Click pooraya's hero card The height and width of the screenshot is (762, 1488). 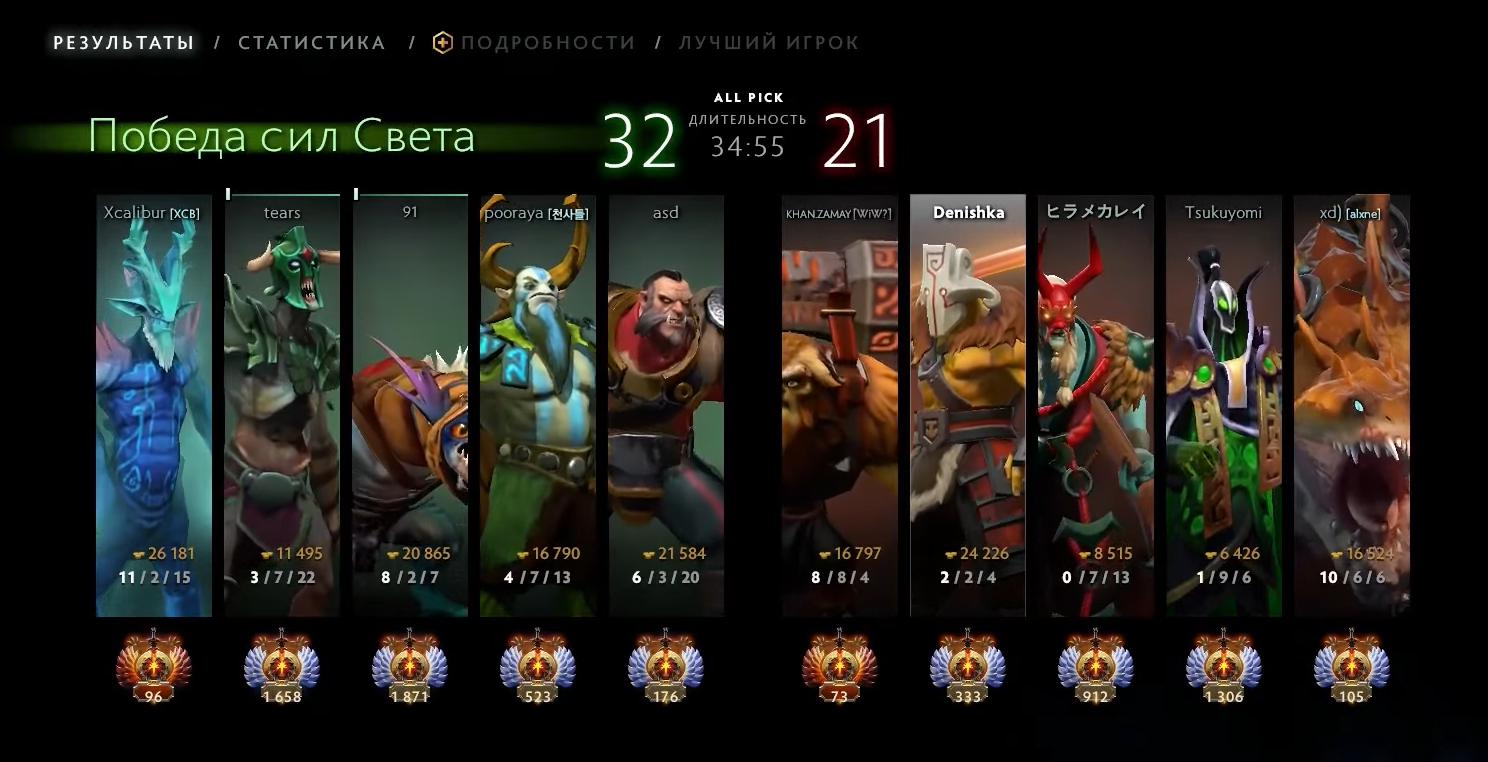pos(538,405)
